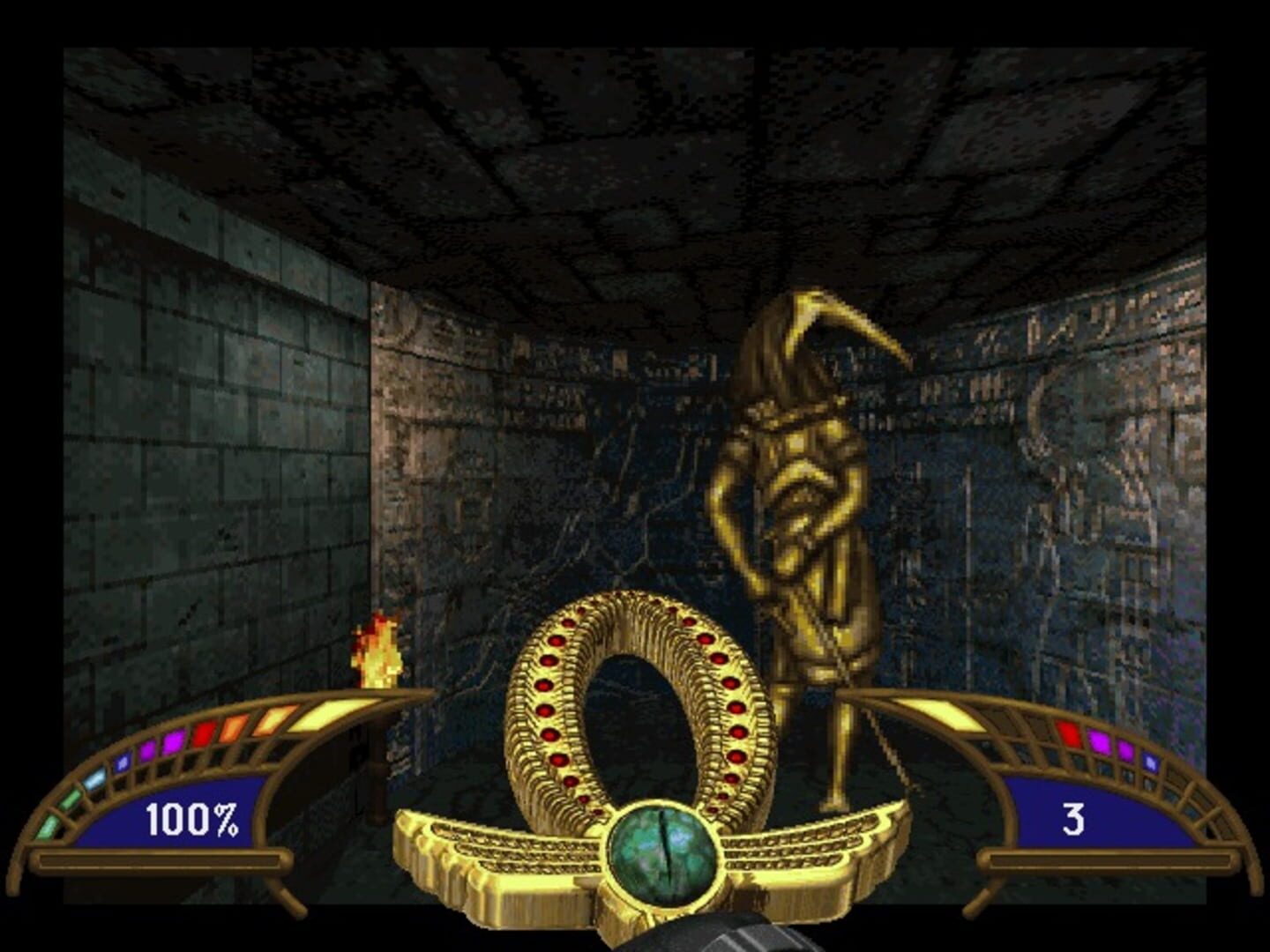The height and width of the screenshot is (952, 1270).
Task: Click the magenta gem on the right ammo wing
Action: tap(1101, 743)
